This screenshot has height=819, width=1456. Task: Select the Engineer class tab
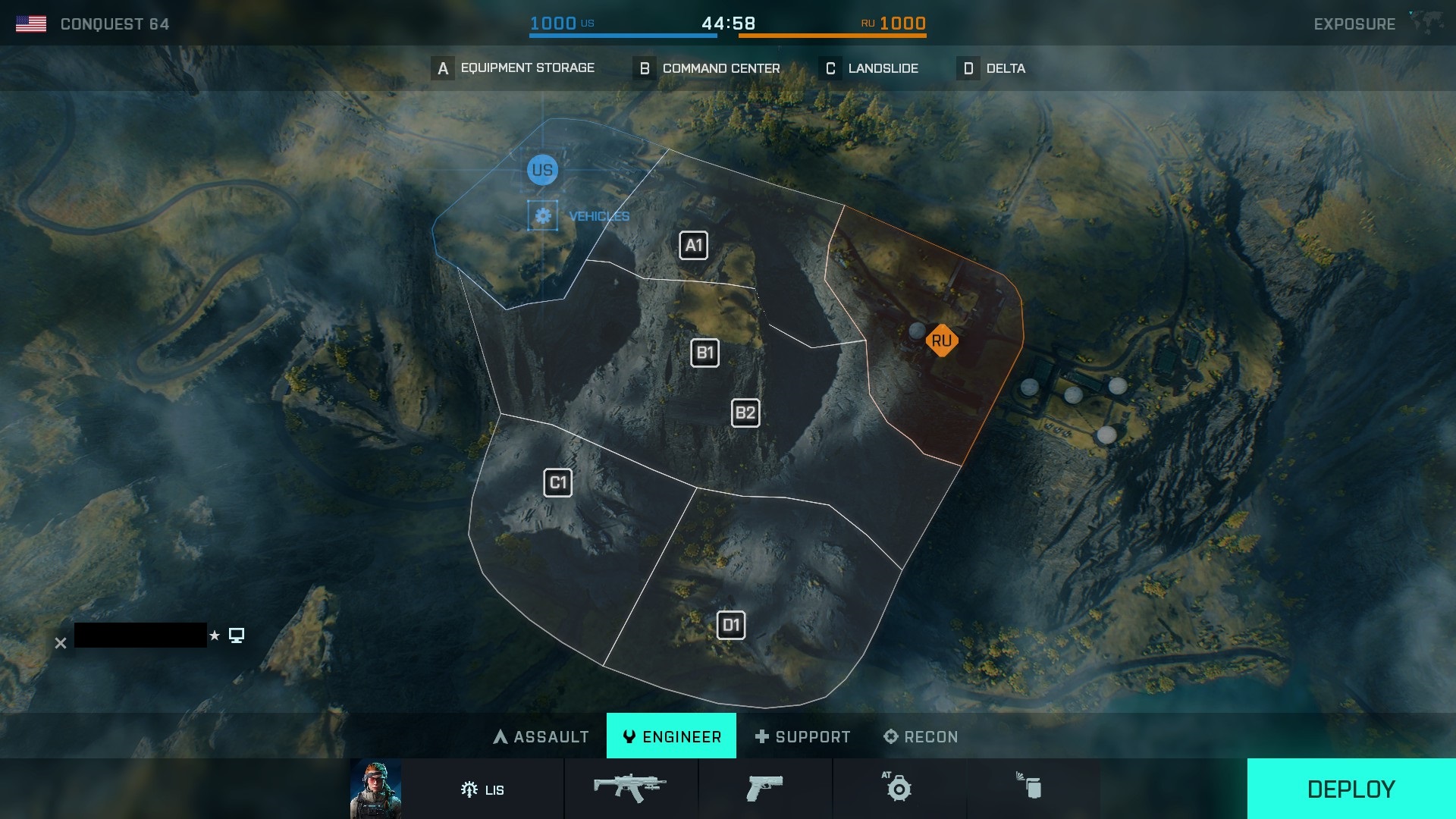[x=671, y=736]
